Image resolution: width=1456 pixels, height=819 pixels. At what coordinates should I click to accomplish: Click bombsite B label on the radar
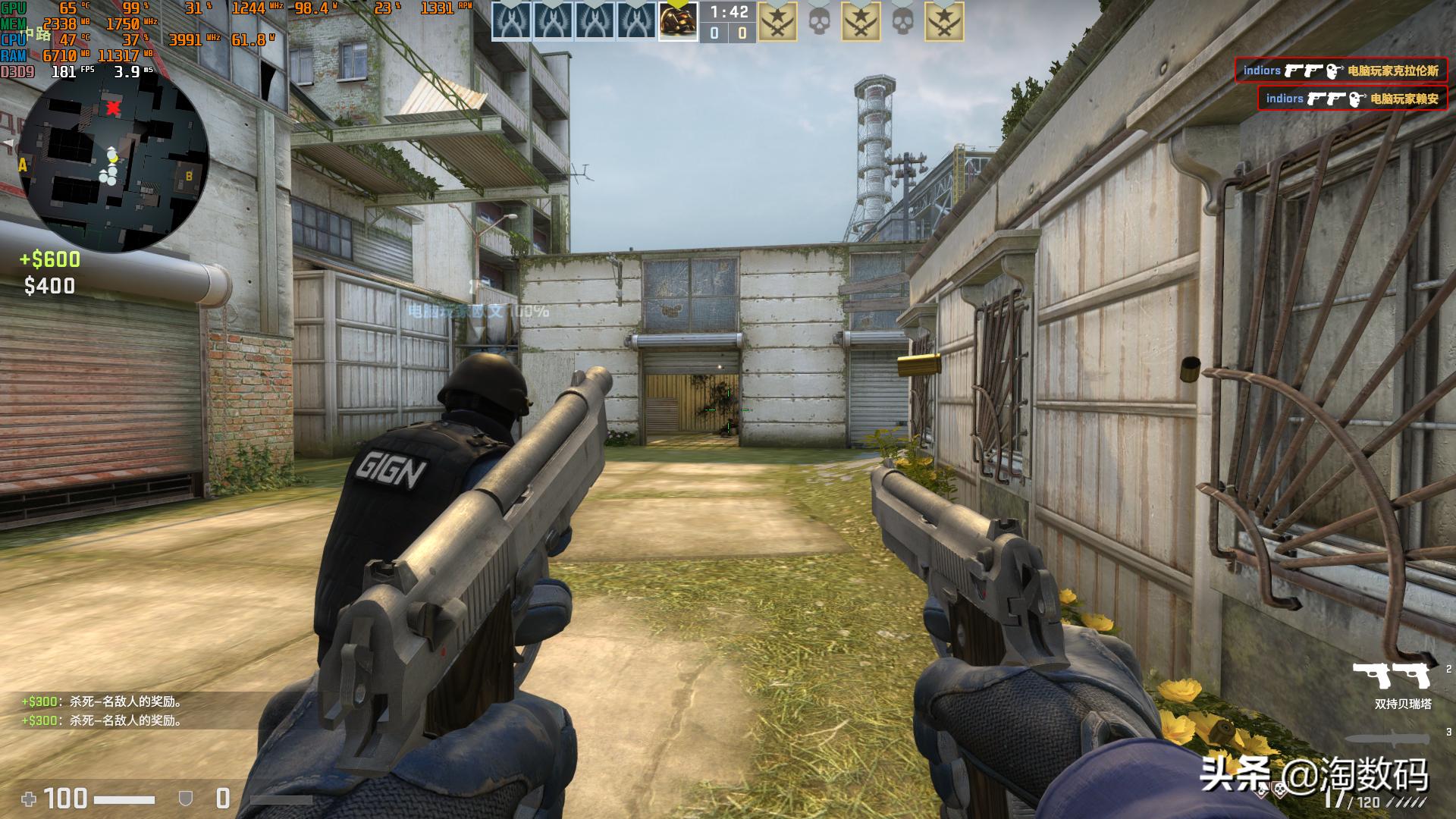click(x=189, y=176)
